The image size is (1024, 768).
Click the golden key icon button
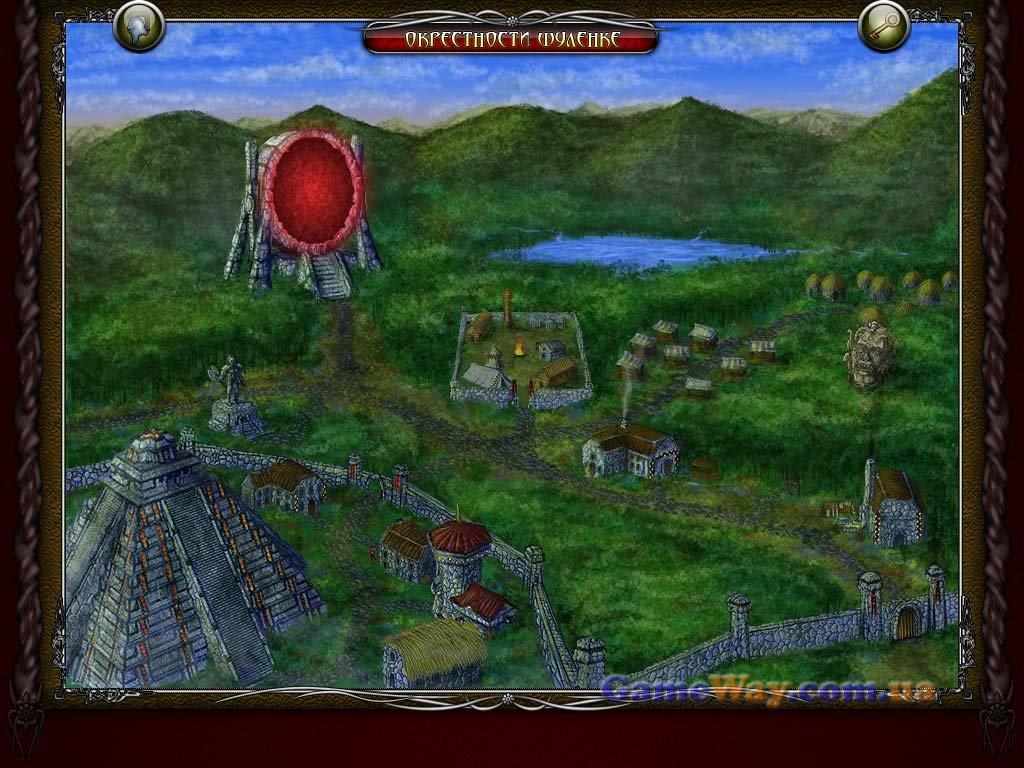(884, 27)
